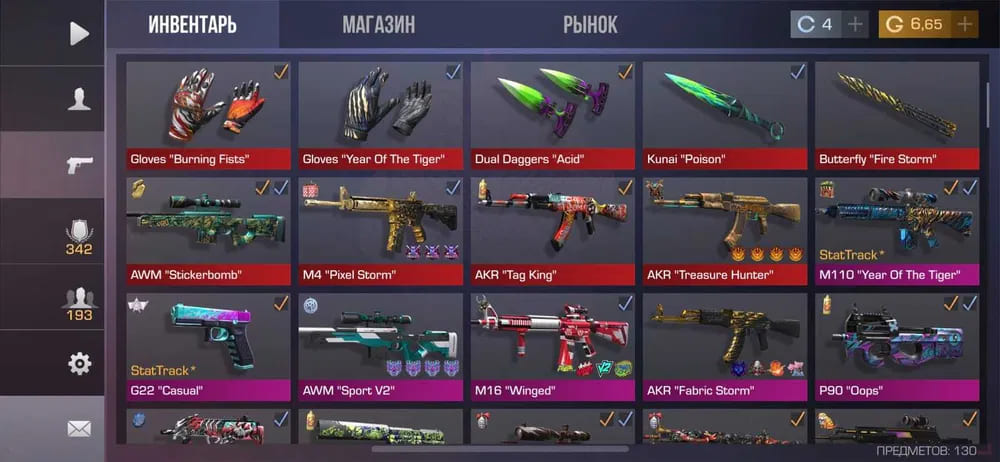1000x462 pixels.
Task: Select Kunai "Poison" knife slot
Action: tap(725, 115)
